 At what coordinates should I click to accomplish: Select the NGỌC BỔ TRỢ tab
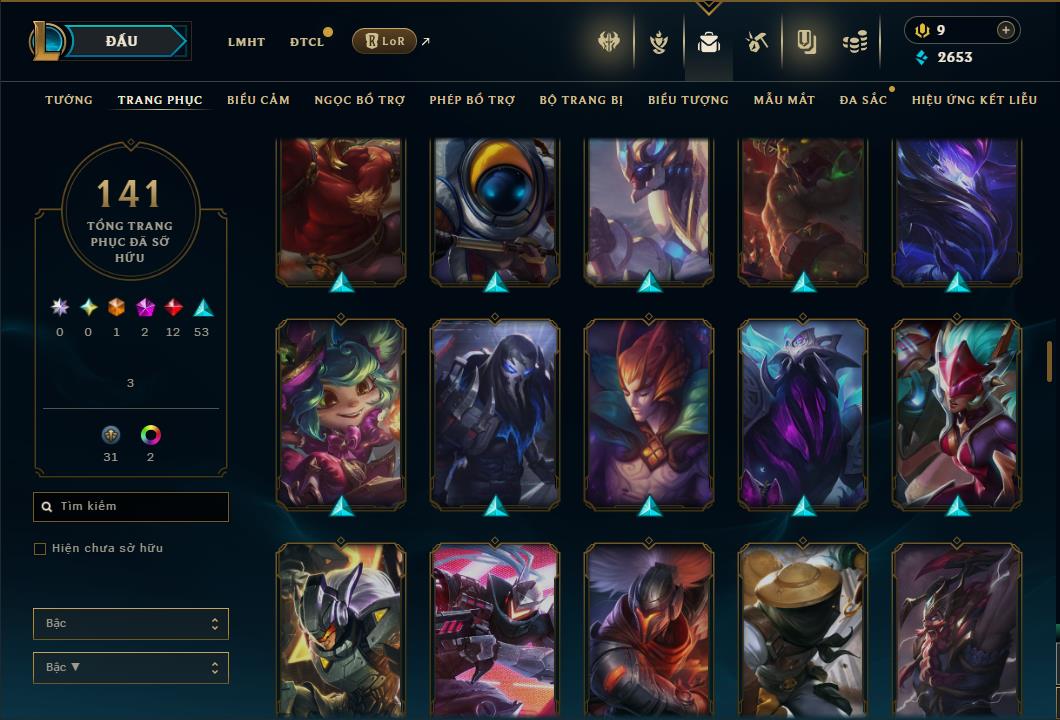pyautogui.click(x=360, y=100)
